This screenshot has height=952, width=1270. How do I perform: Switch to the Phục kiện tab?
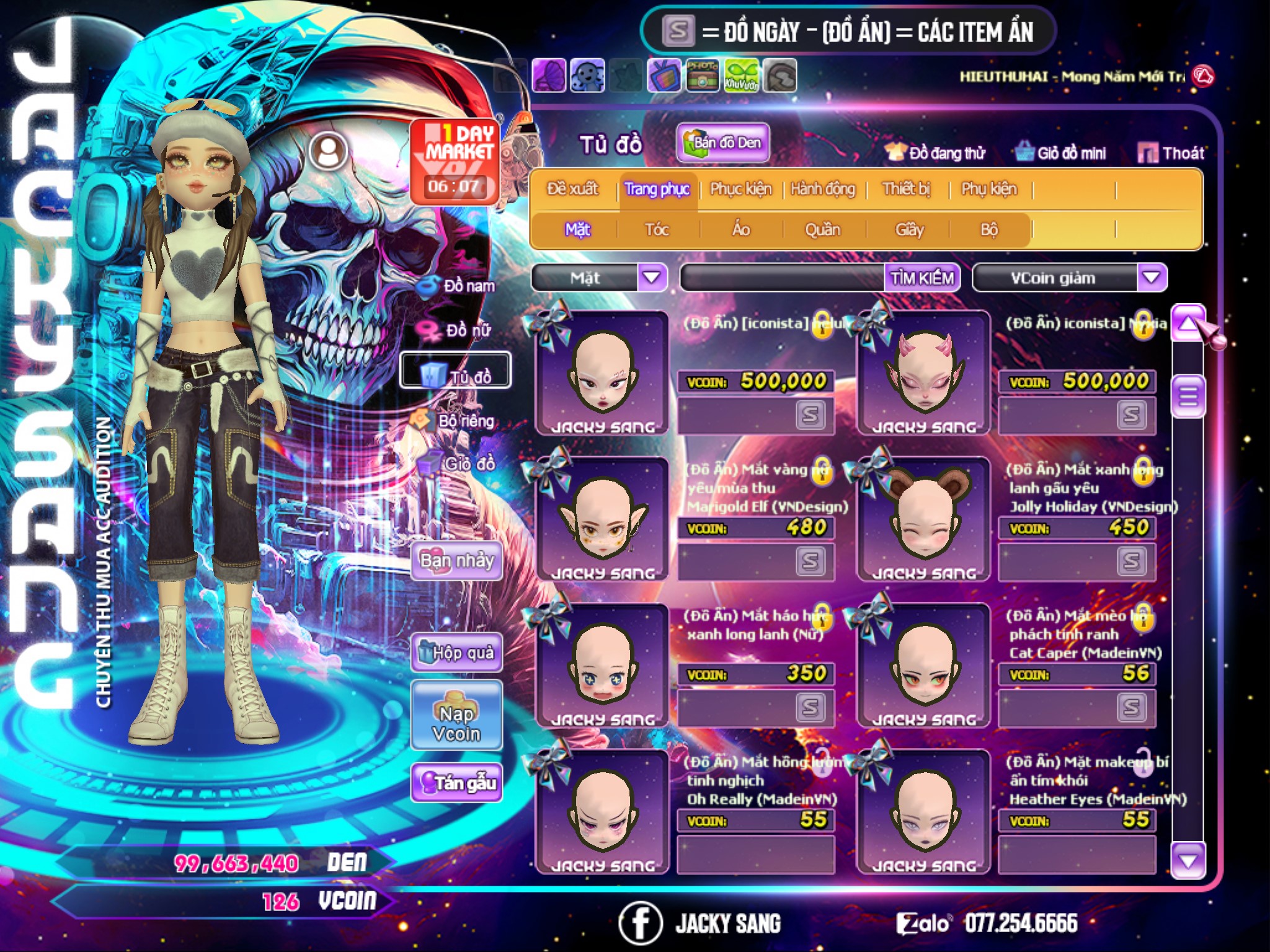click(740, 189)
